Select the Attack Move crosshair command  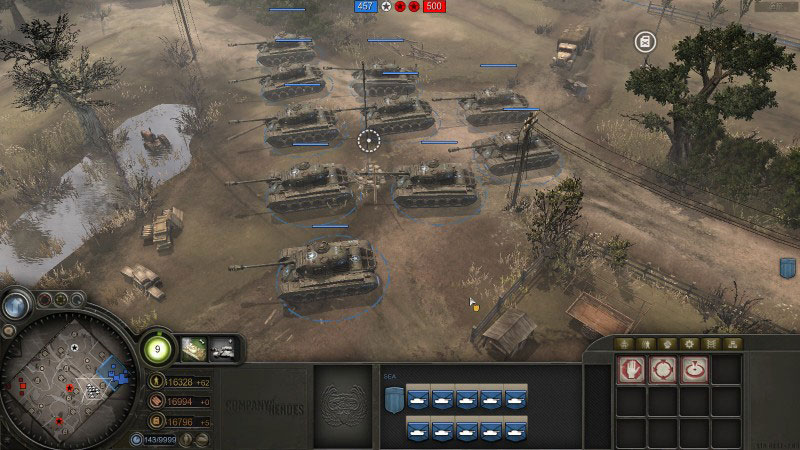click(x=662, y=370)
